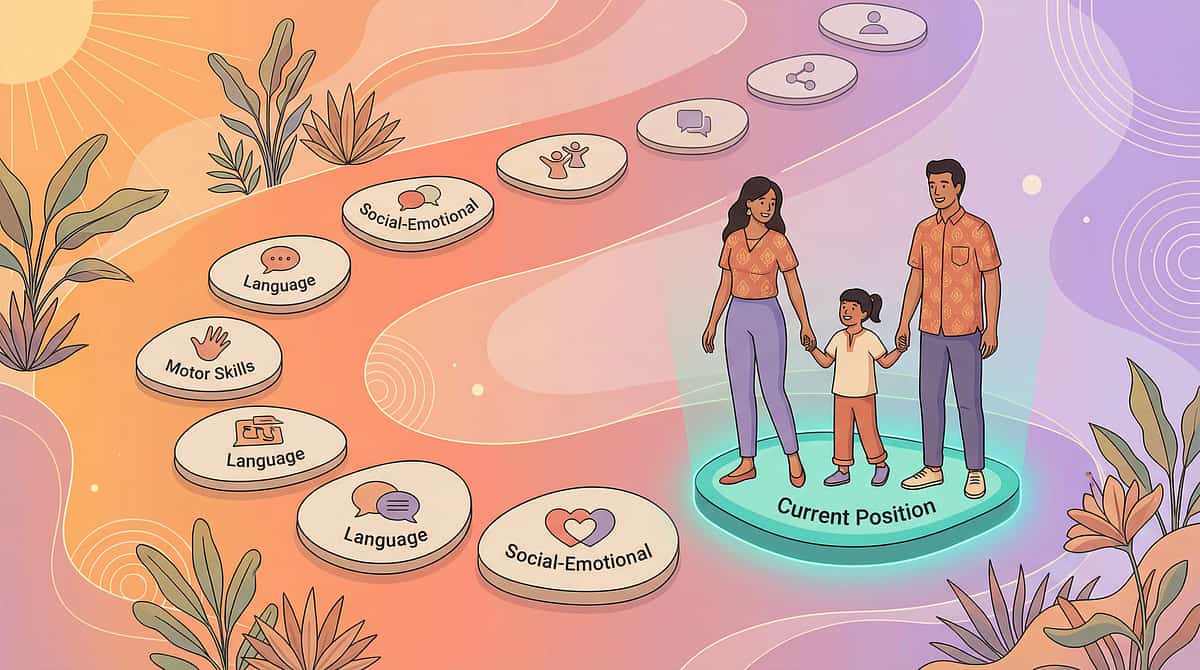
Task: Select the Social-Emotional stone with hearts
Action: 578,538
